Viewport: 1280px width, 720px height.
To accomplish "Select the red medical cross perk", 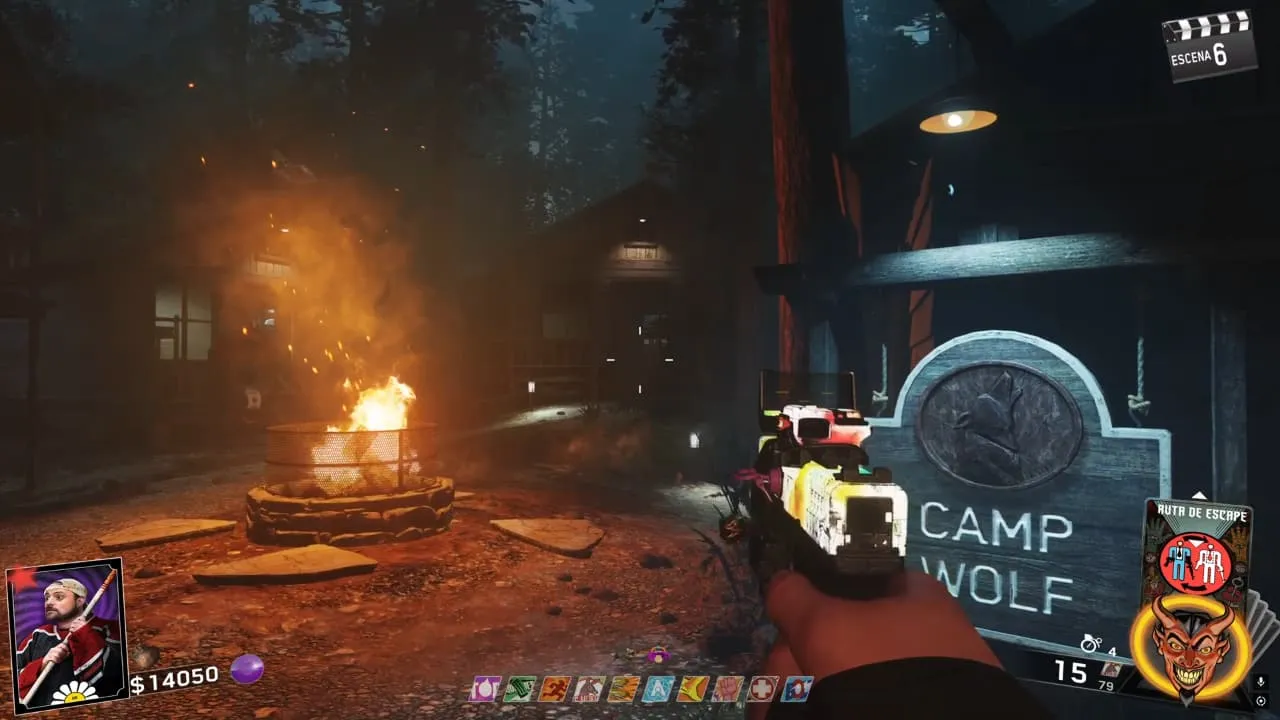I will pos(762,689).
